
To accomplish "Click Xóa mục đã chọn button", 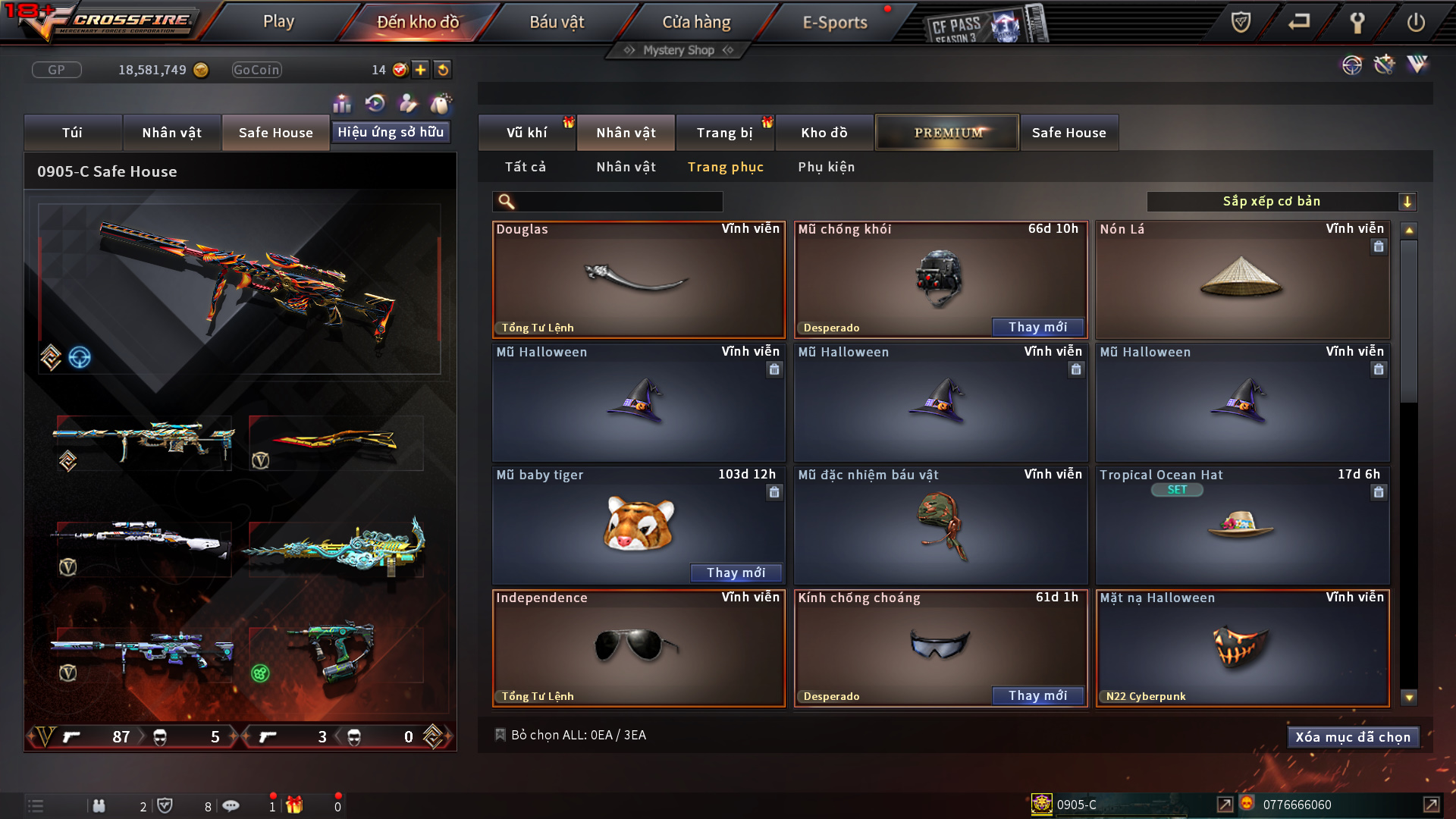I will click(1352, 737).
